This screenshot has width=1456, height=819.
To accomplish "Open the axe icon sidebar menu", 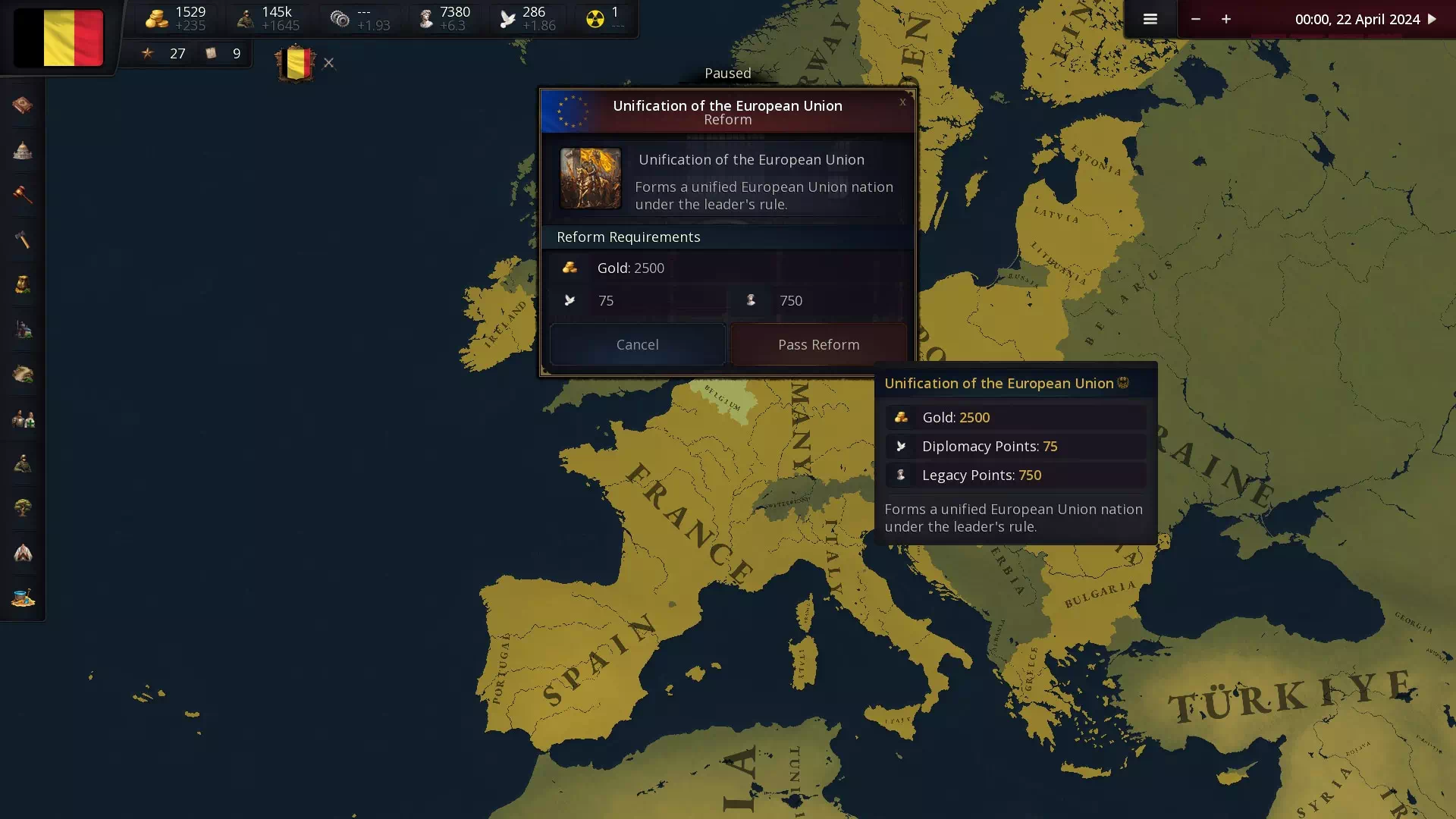I will pyautogui.click(x=23, y=240).
